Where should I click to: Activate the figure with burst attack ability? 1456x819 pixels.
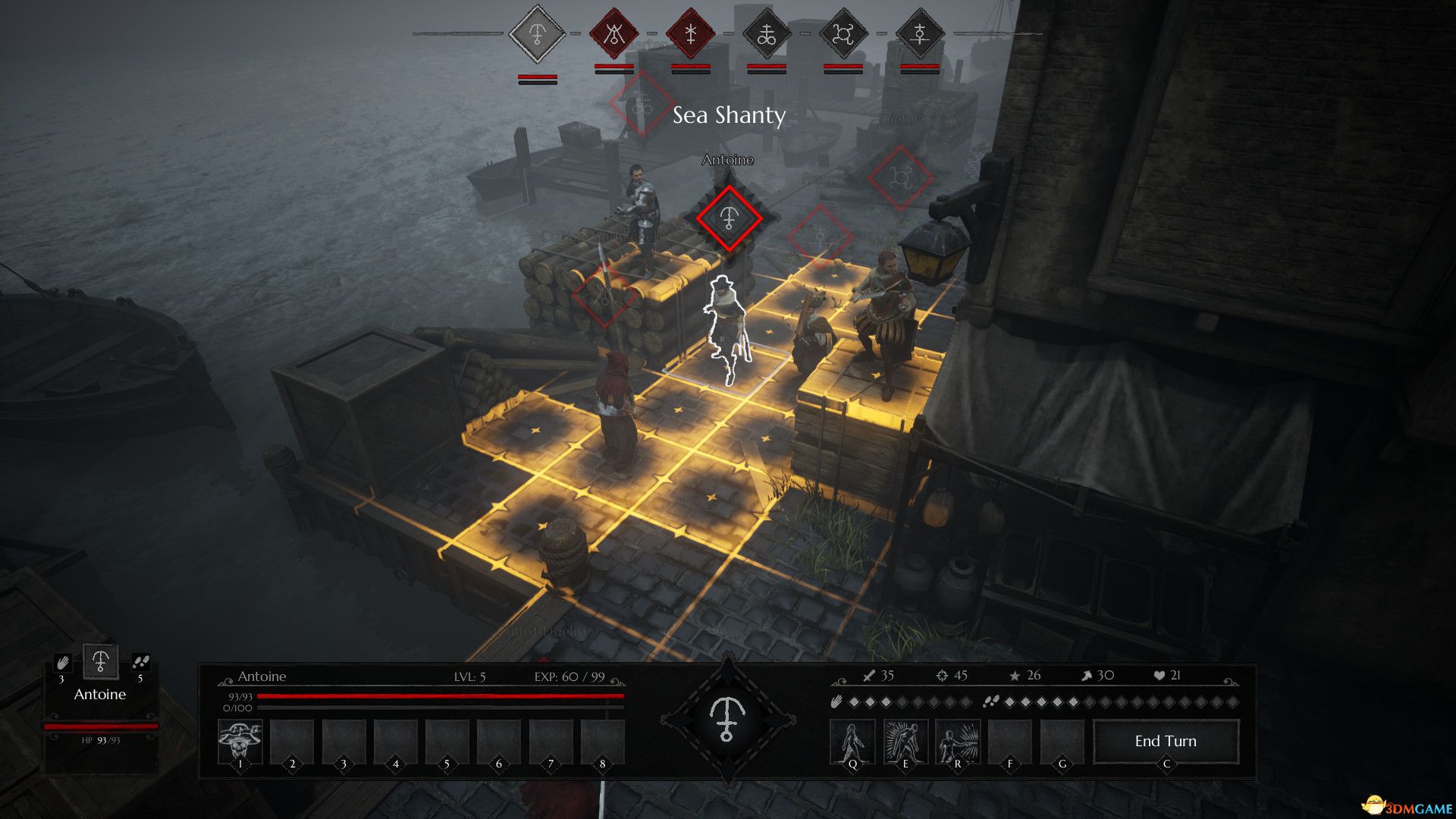coord(958,741)
